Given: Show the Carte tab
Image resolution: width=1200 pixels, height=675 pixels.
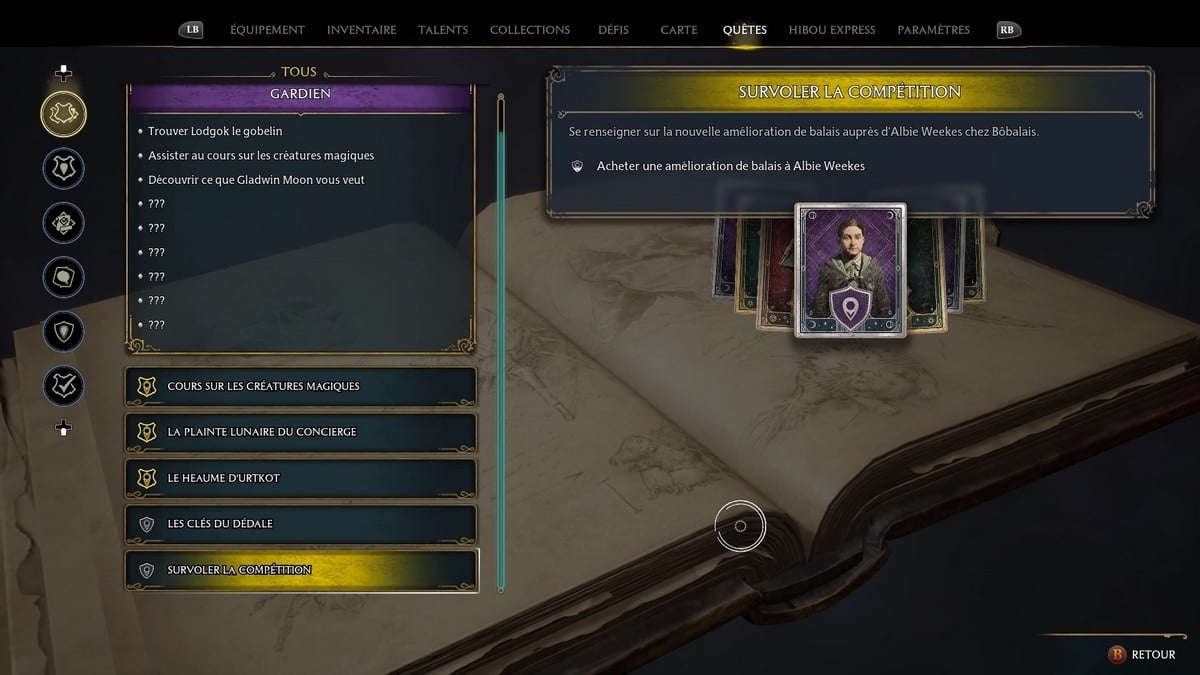Looking at the screenshot, I should [x=679, y=30].
